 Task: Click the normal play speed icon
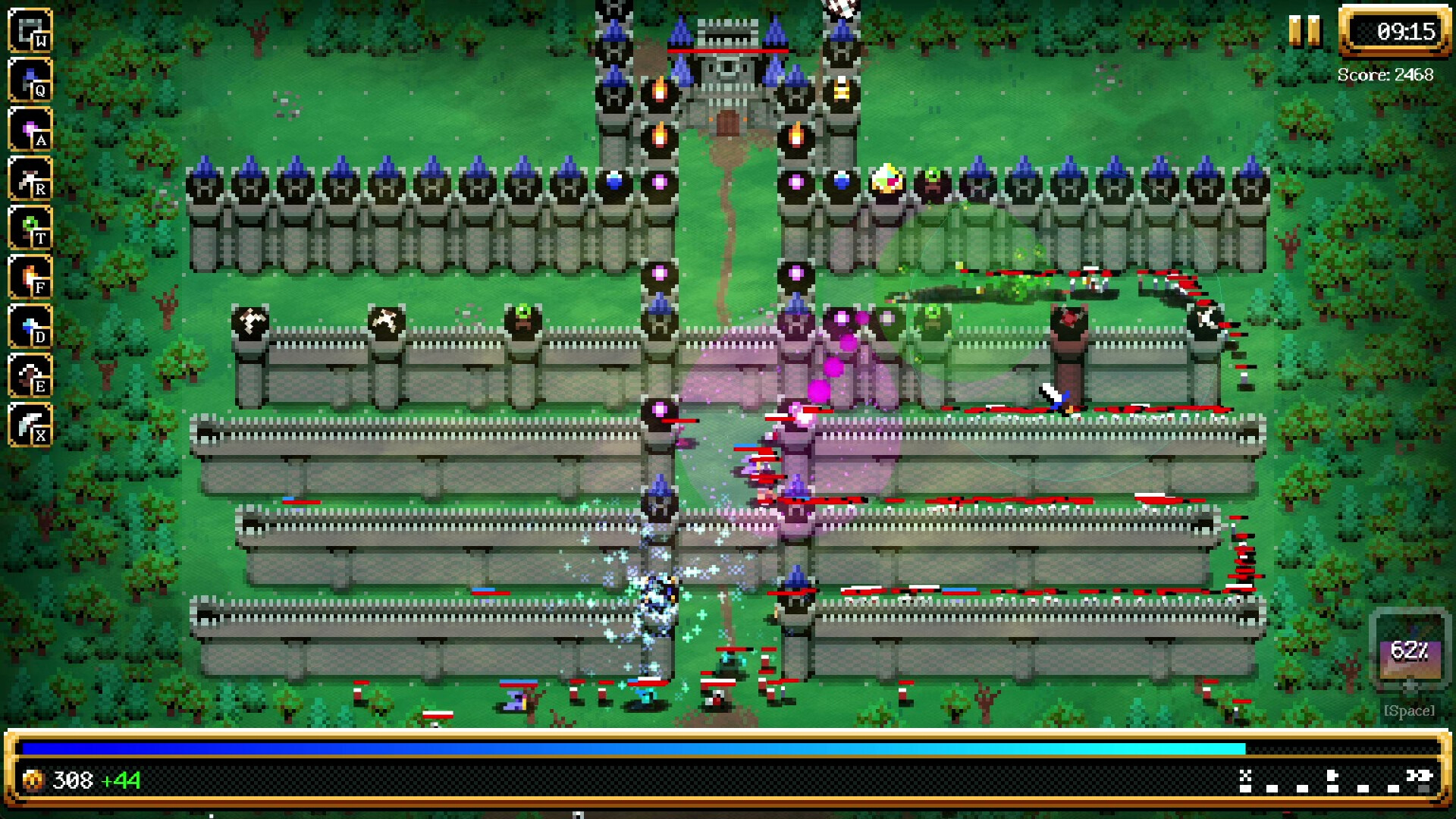(x=1332, y=776)
